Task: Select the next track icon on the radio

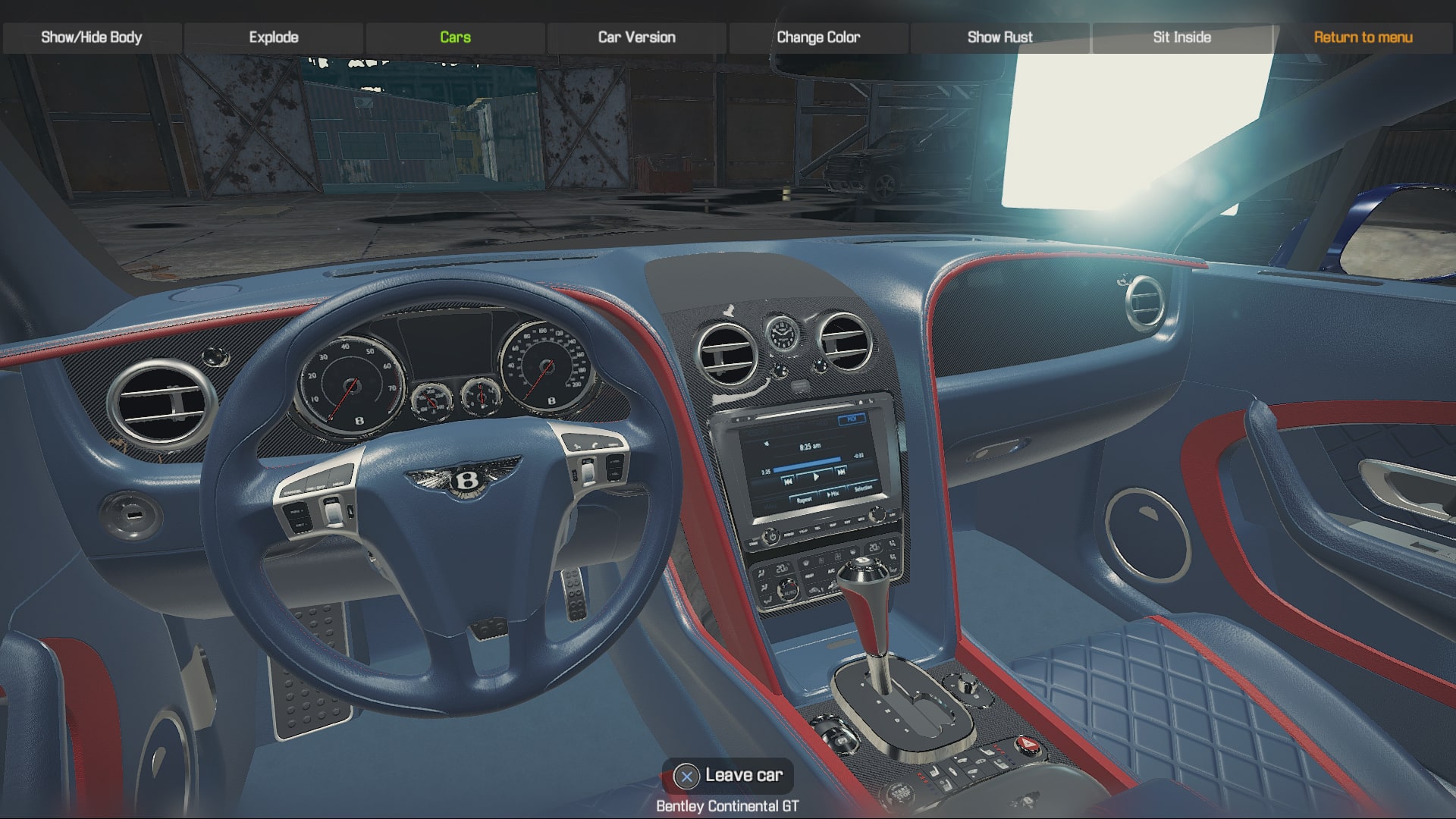Action: pos(841,471)
